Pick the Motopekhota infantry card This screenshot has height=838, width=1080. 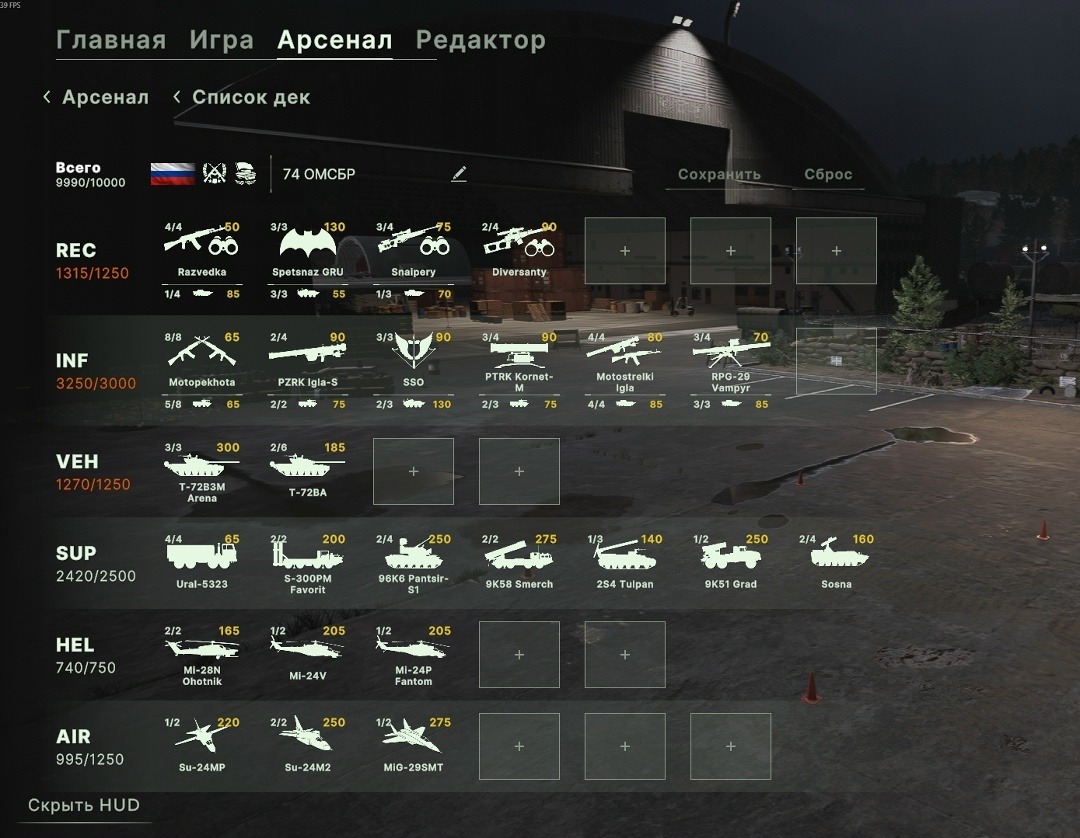202,360
